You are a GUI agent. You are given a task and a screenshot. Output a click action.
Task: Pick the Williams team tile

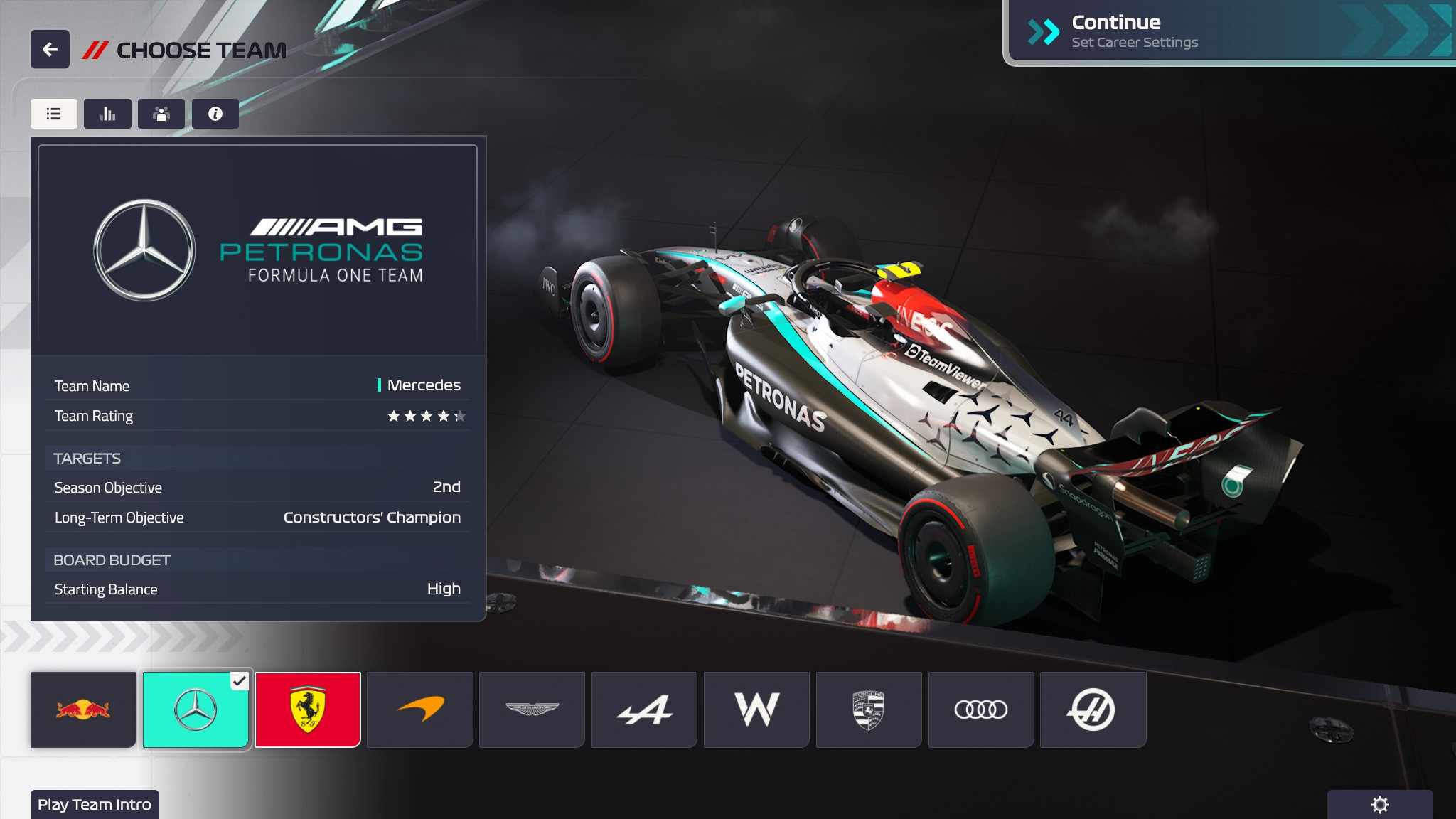756,710
